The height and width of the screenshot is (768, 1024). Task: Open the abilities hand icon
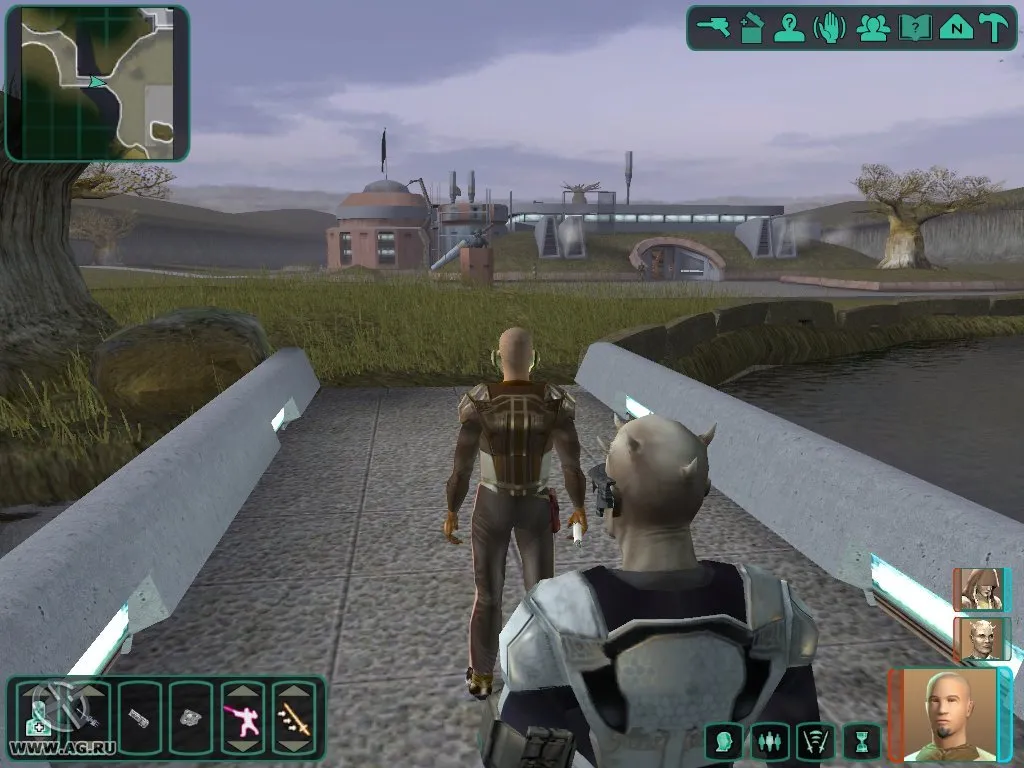click(x=831, y=27)
